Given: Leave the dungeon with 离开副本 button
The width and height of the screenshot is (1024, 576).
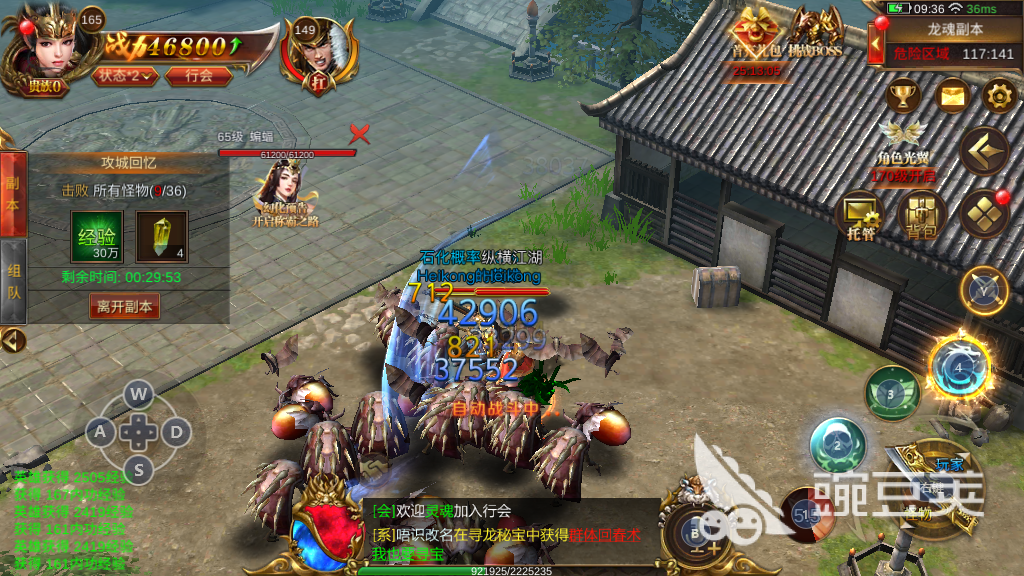Looking at the screenshot, I should (125, 307).
